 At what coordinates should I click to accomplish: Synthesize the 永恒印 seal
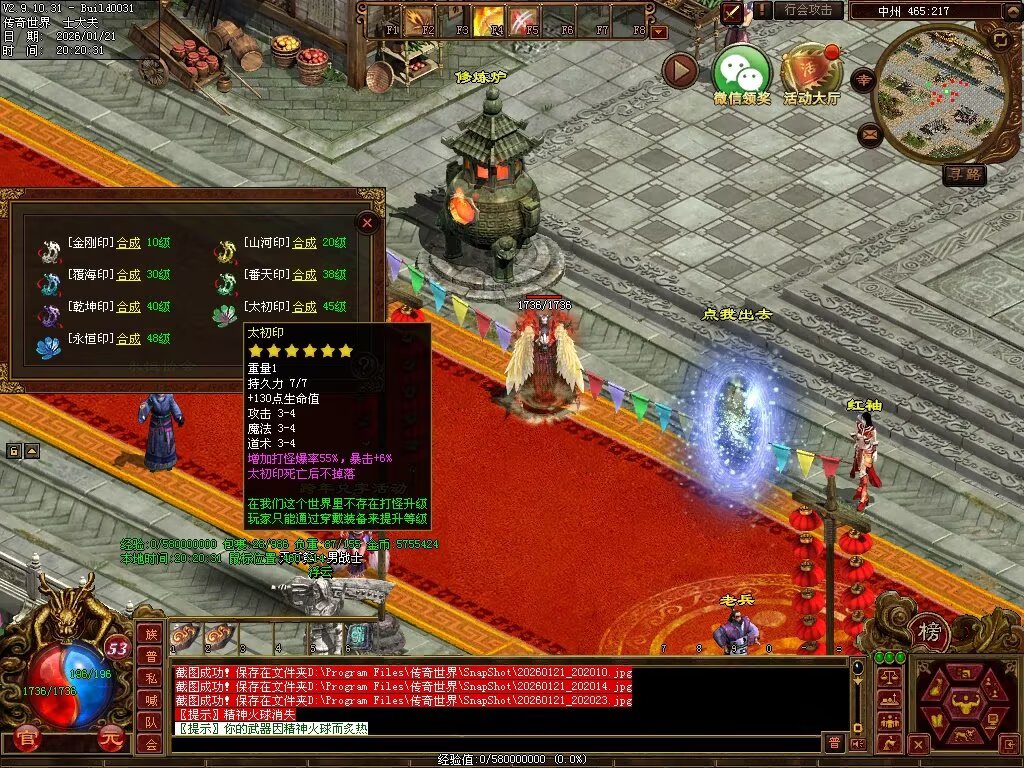pyautogui.click(x=128, y=338)
